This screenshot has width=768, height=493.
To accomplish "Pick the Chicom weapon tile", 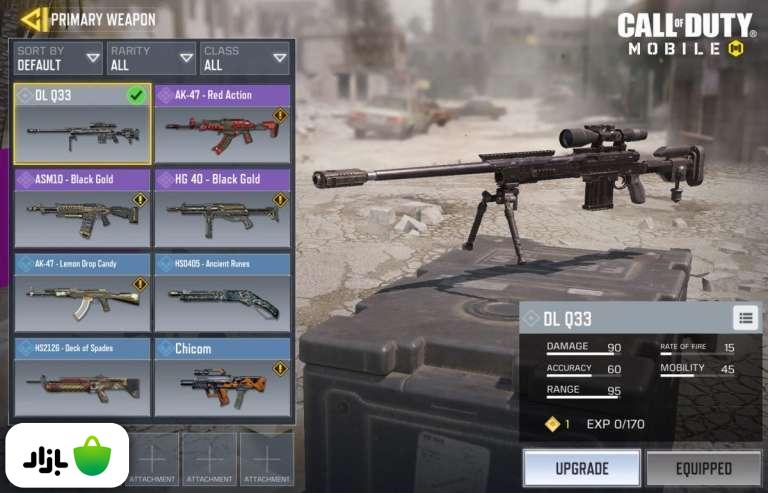I will pyautogui.click(x=222, y=377).
